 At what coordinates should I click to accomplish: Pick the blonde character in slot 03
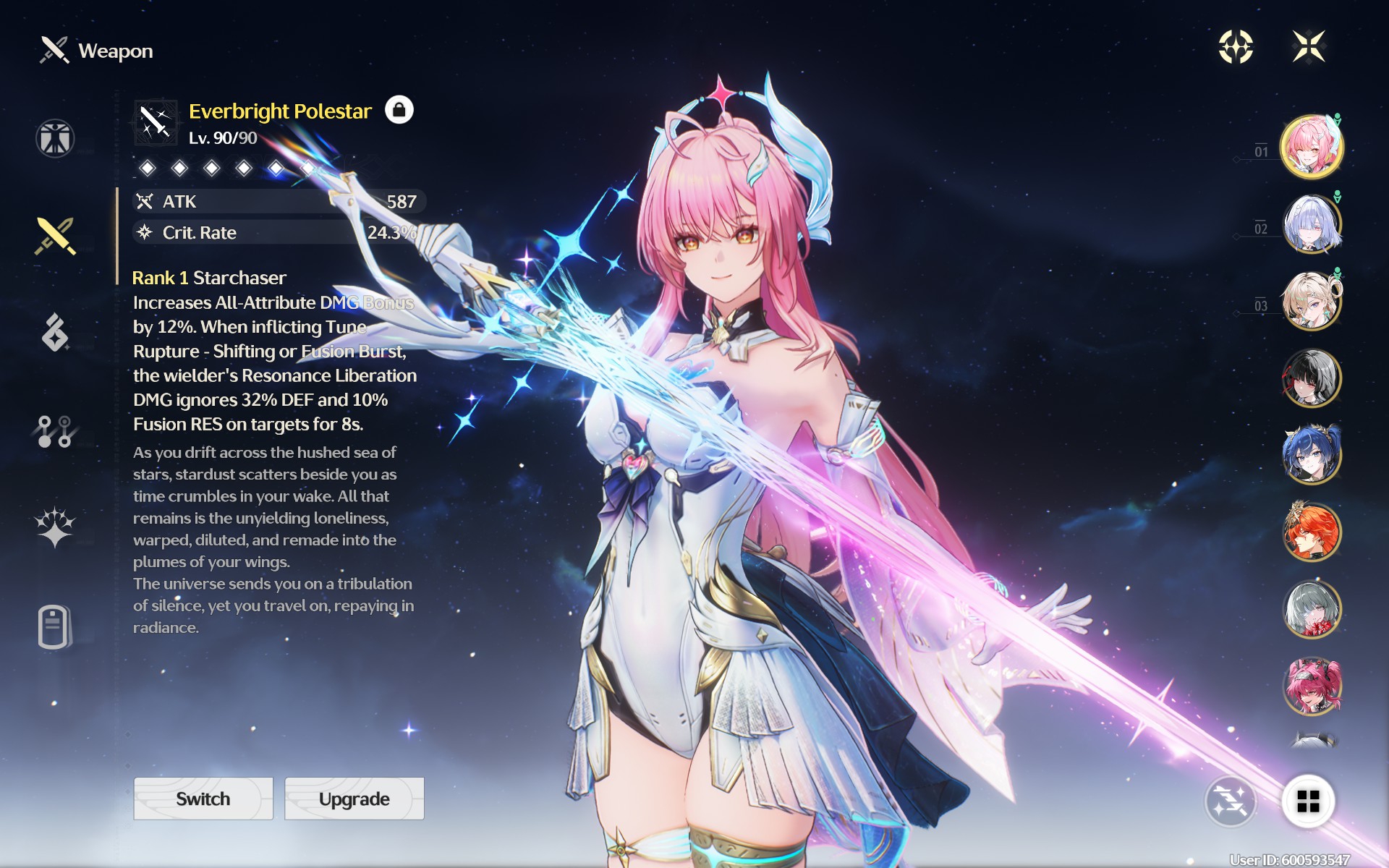[x=1312, y=300]
